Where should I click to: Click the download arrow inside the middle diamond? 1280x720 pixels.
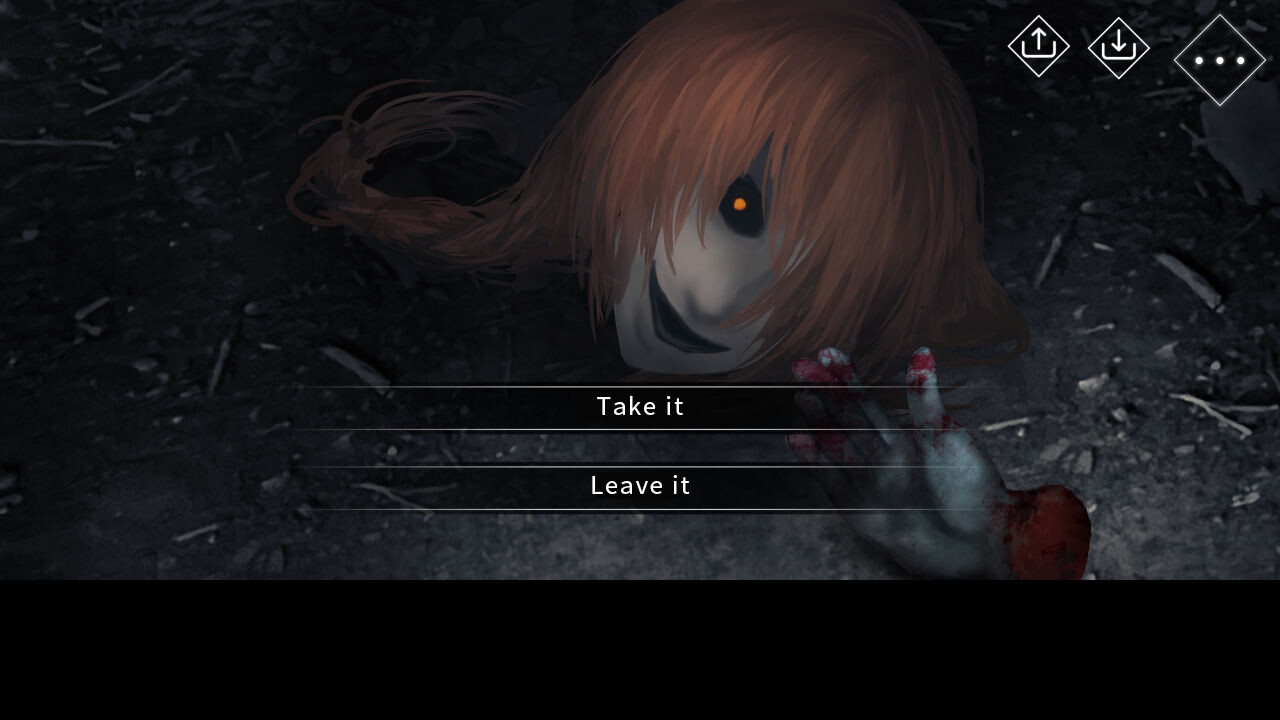pos(1118,46)
